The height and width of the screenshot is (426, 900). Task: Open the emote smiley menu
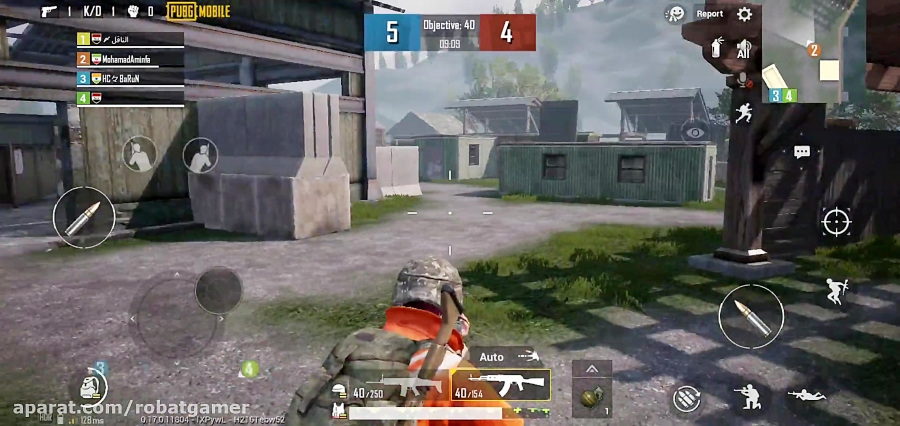[676, 14]
